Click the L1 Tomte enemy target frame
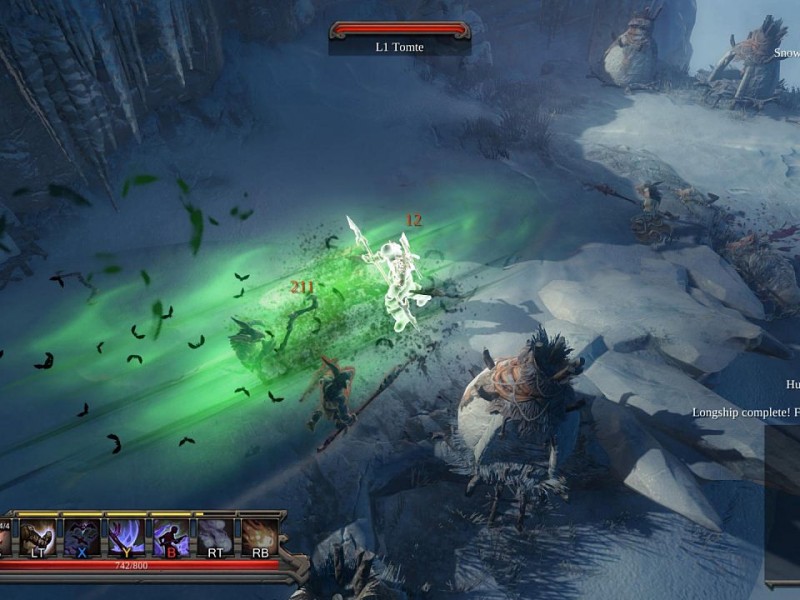The image size is (800, 600). pos(399,38)
